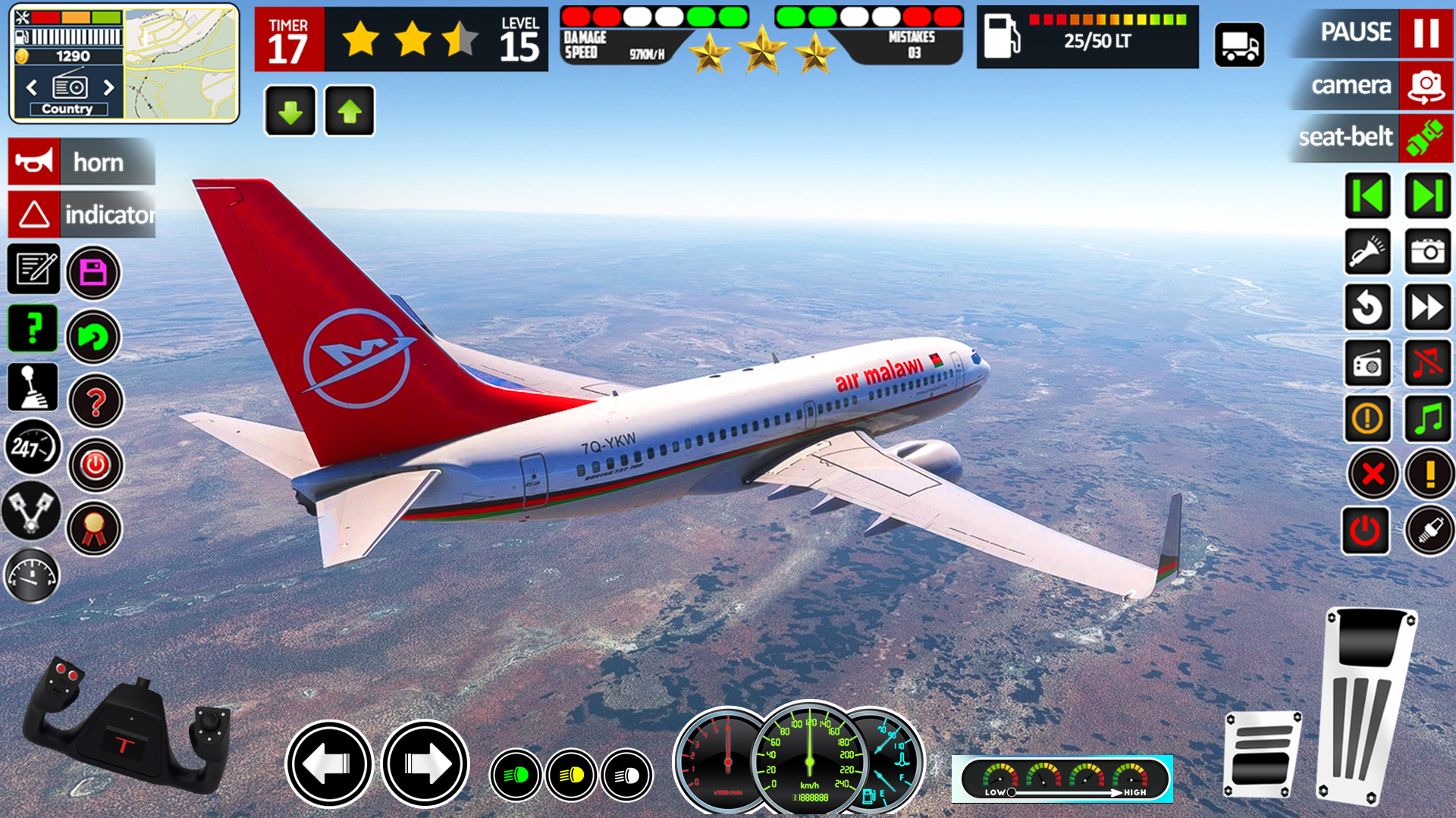The width and height of the screenshot is (1456, 818).
Task: Open the minimap in the corner
Action: 181,63
